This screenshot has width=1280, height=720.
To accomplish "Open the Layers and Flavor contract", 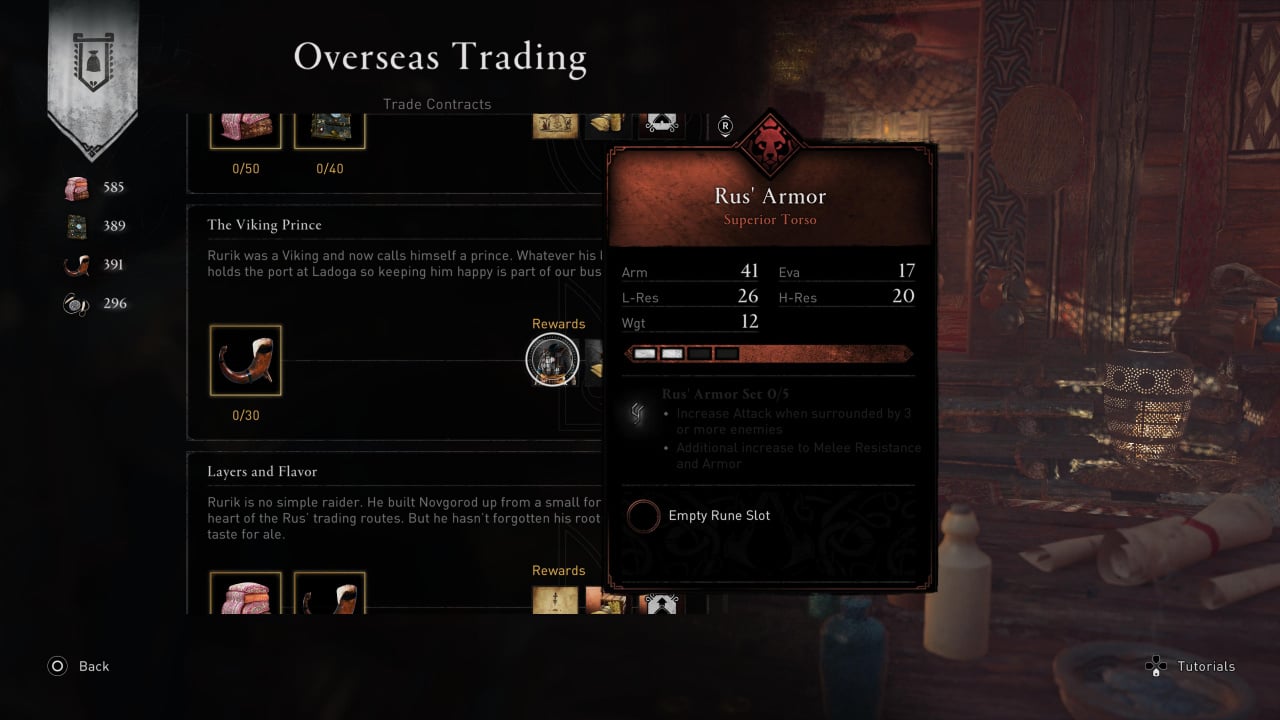I will (262, 472).
